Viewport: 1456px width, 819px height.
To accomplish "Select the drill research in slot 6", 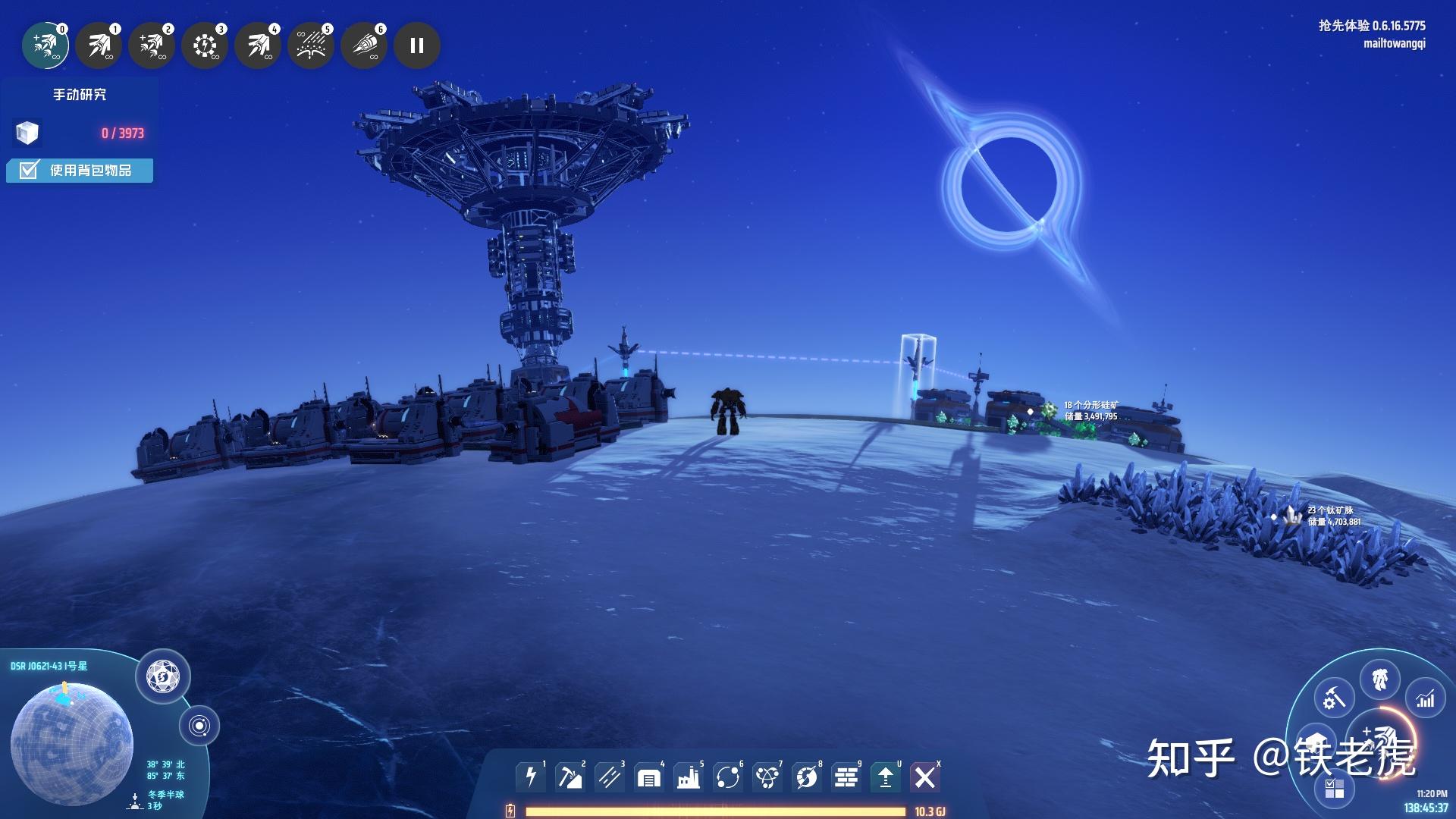I will click(x=364, y=46).
